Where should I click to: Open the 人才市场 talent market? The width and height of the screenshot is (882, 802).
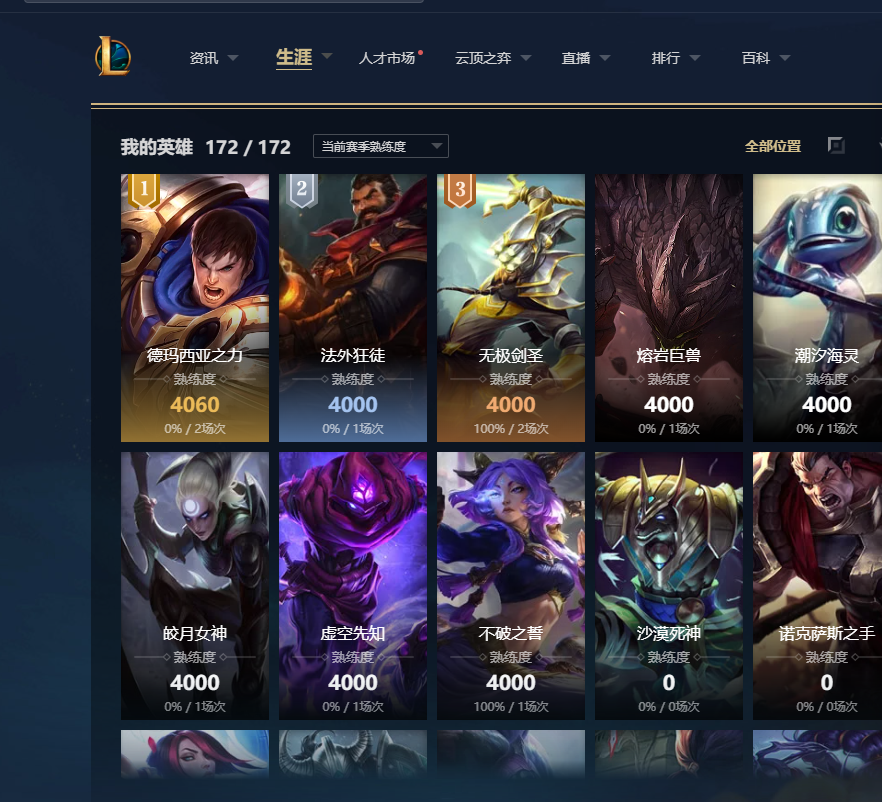click(x=387, y=58)
